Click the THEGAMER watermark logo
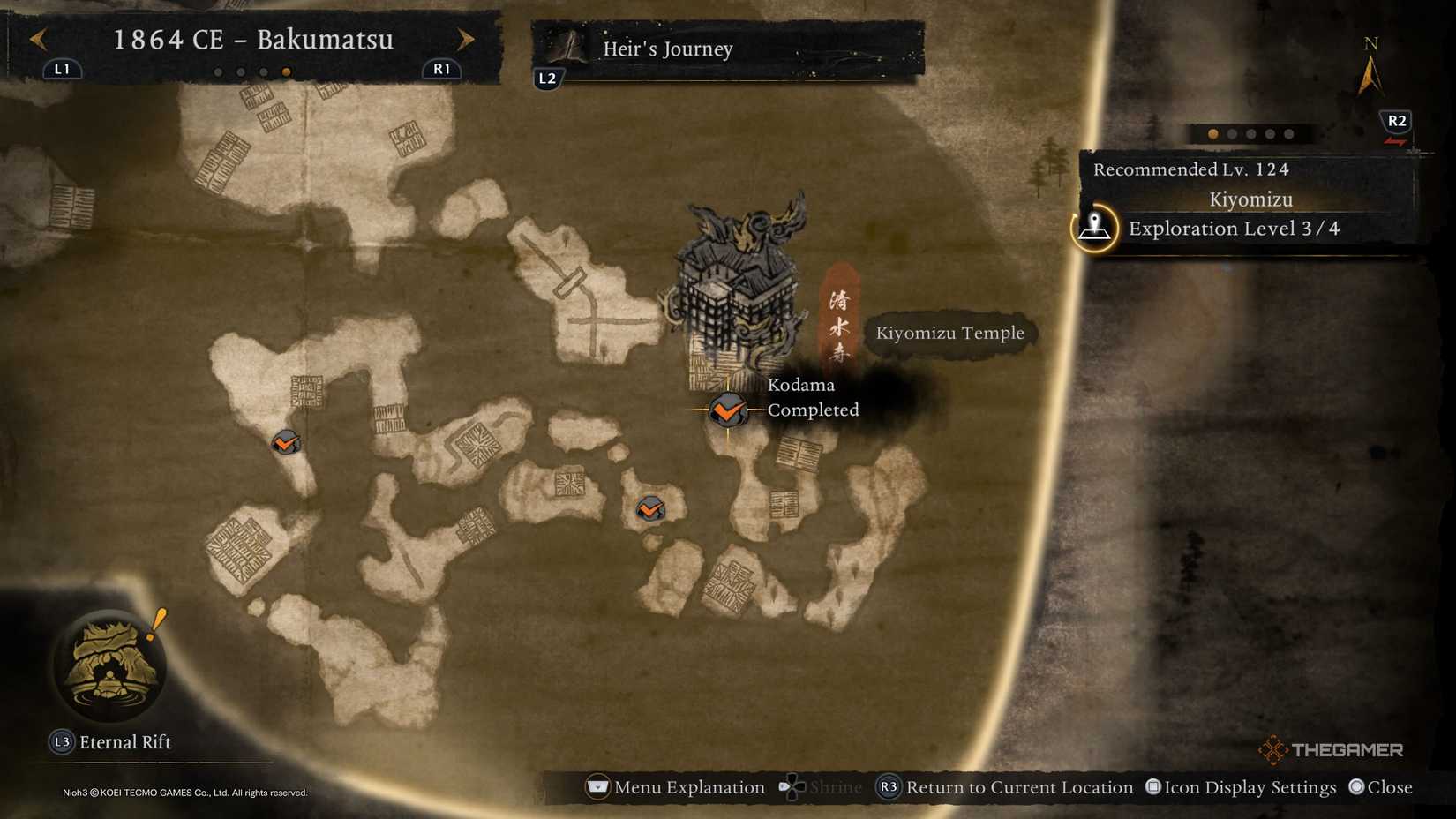The width and height of the screenshot is (1456, 819). click(x=1332, y=751)
